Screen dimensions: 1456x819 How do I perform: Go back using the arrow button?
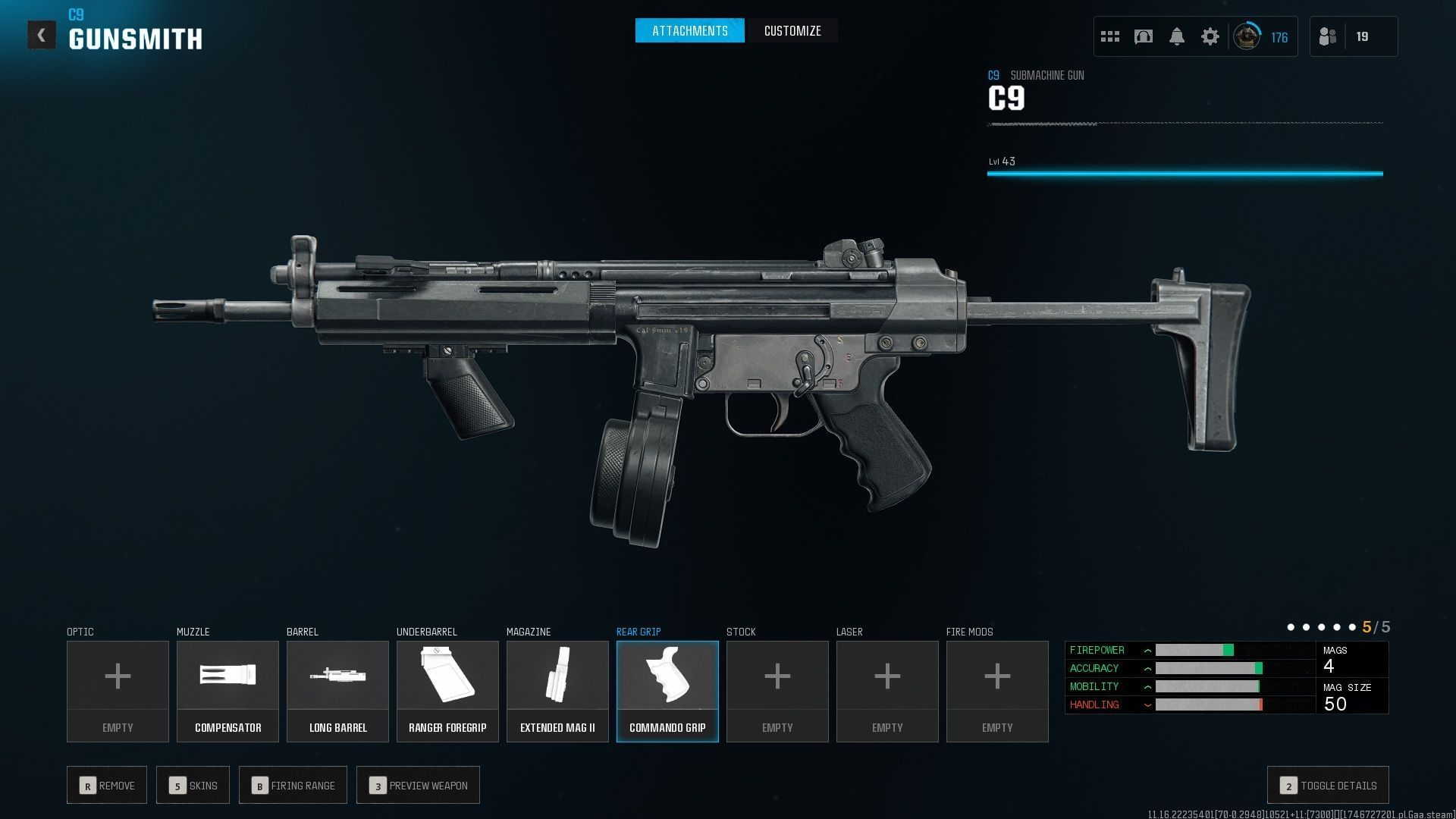tap(42, 35)
